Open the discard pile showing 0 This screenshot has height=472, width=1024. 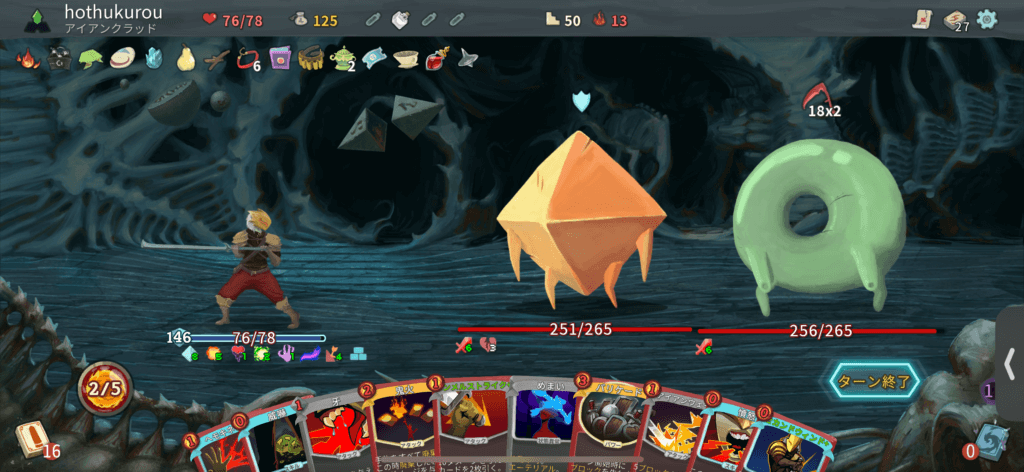pos(989,441)
